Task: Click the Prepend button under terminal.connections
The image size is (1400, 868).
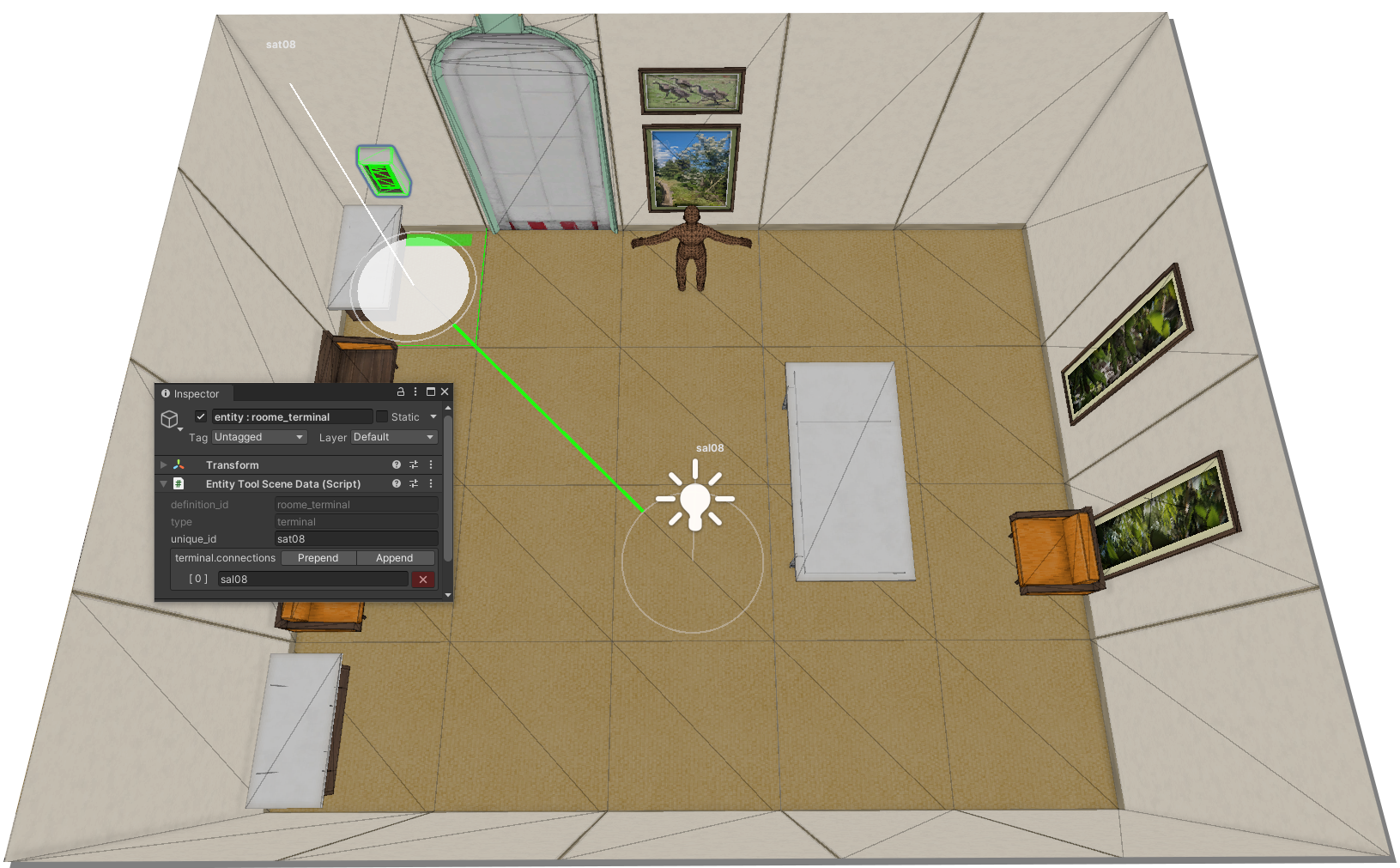Action: tap(318, 557)
